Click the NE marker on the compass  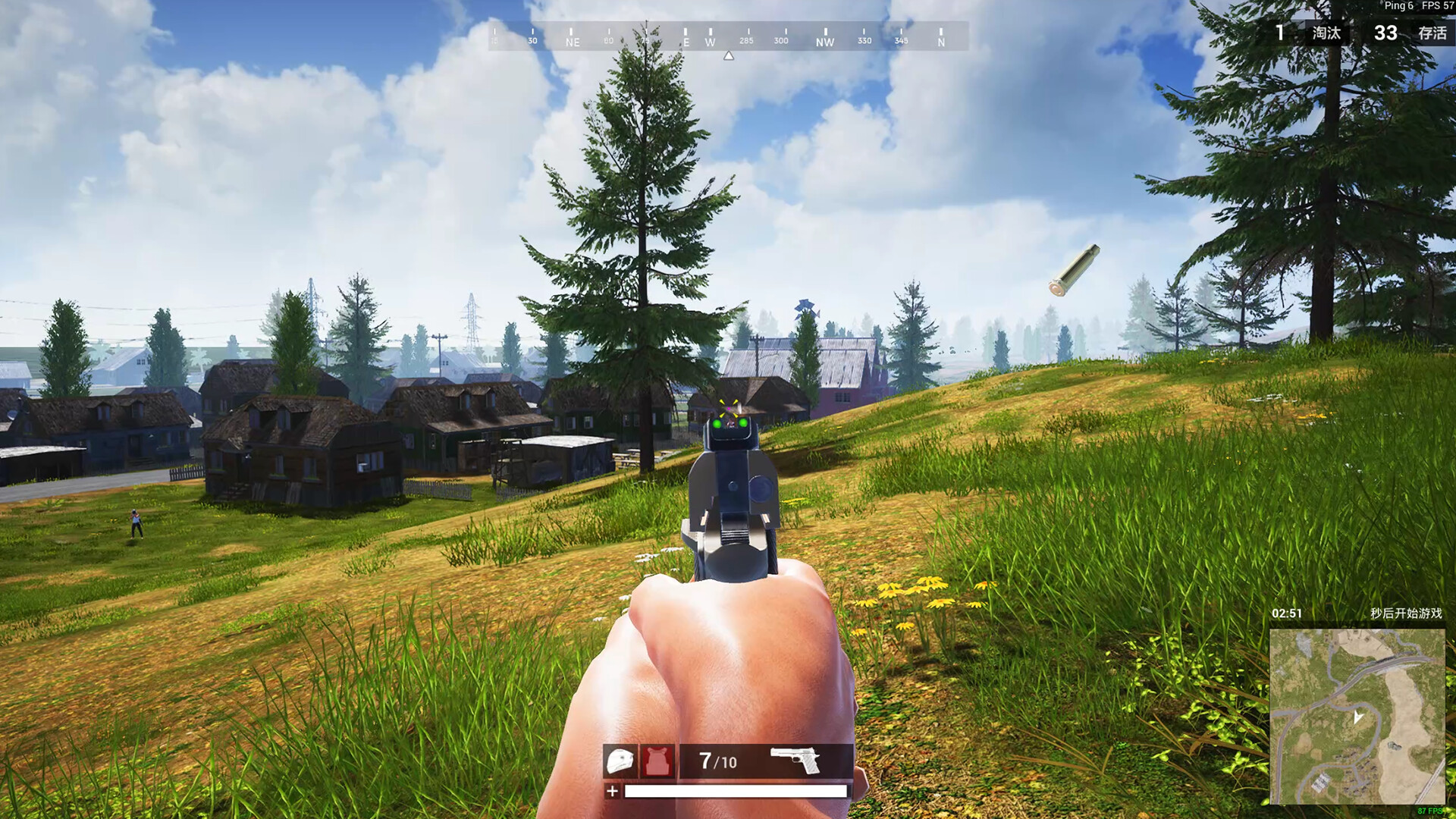point(571,42)
